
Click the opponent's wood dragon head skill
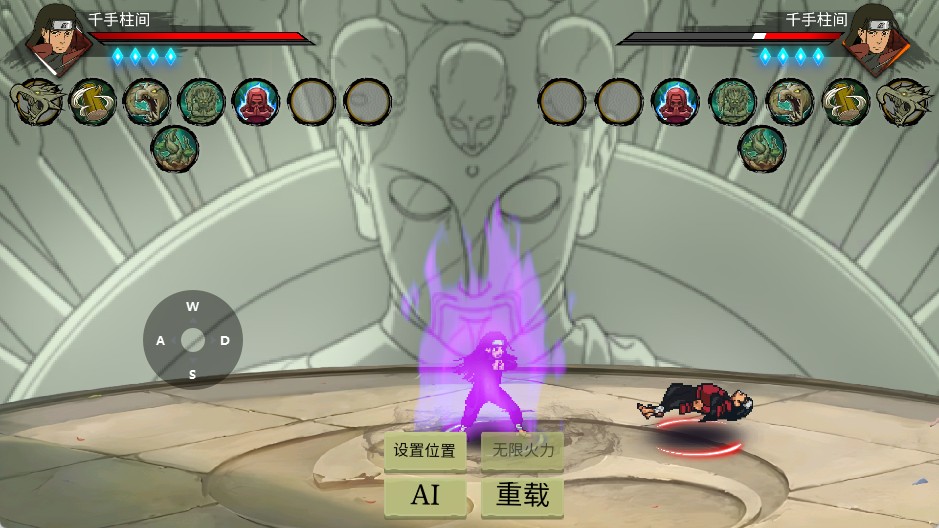coord(902,101)
